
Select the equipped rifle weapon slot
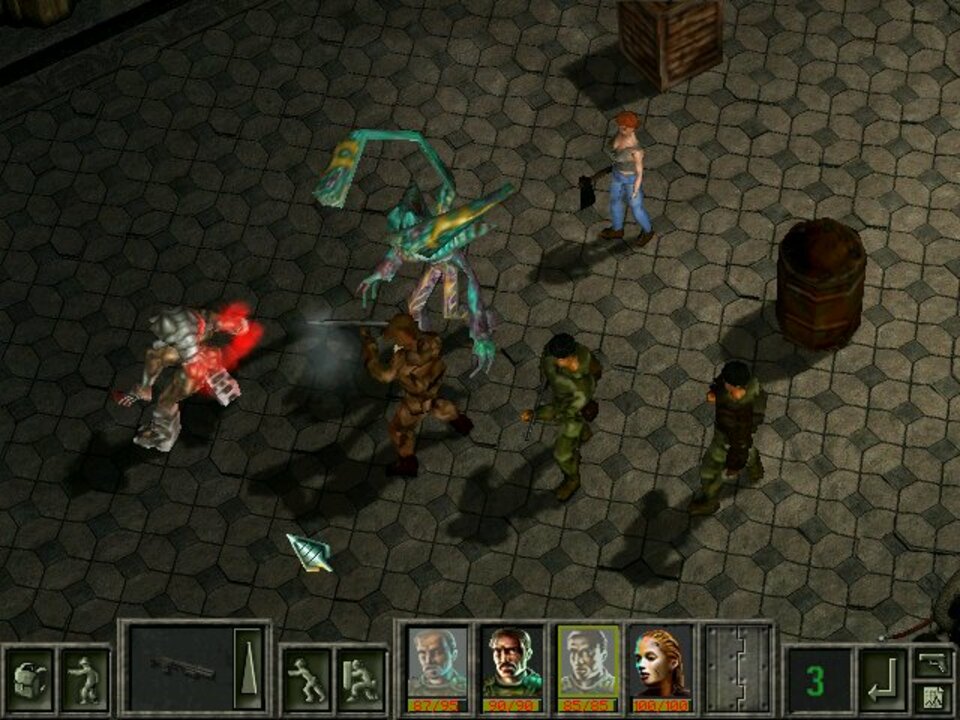pos(182,668)
